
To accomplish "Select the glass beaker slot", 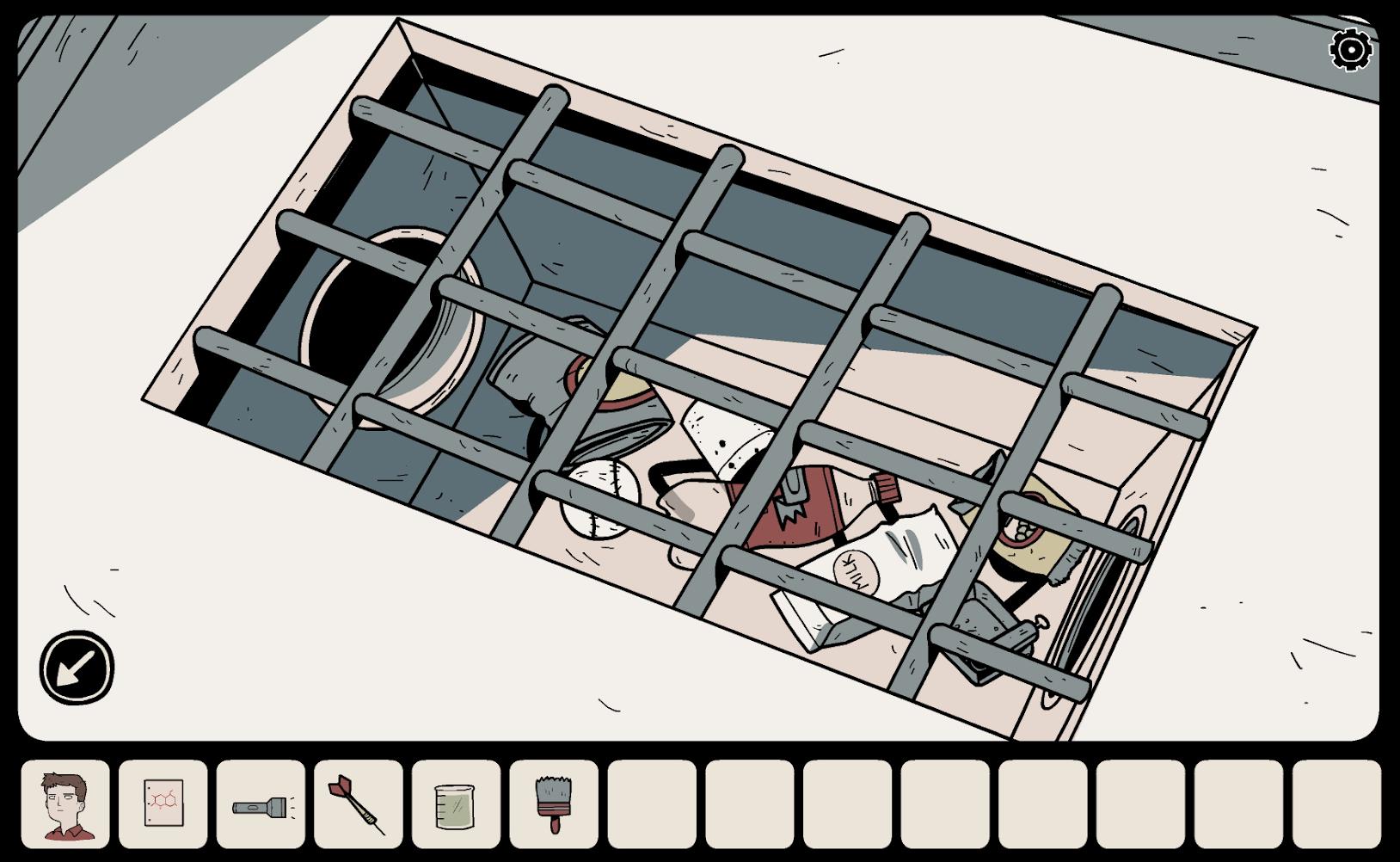I will 456,806.
